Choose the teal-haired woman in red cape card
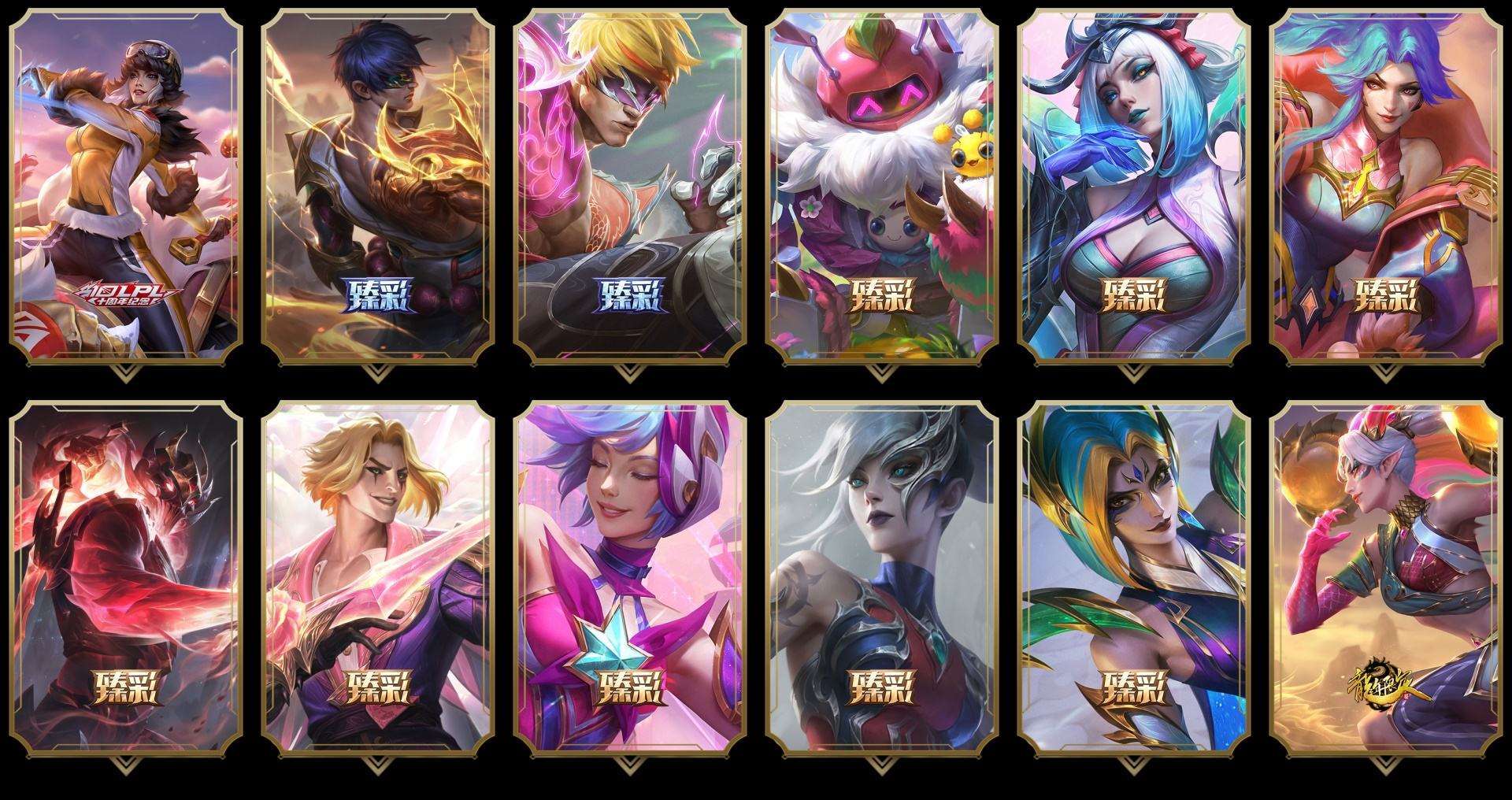 1386,187
